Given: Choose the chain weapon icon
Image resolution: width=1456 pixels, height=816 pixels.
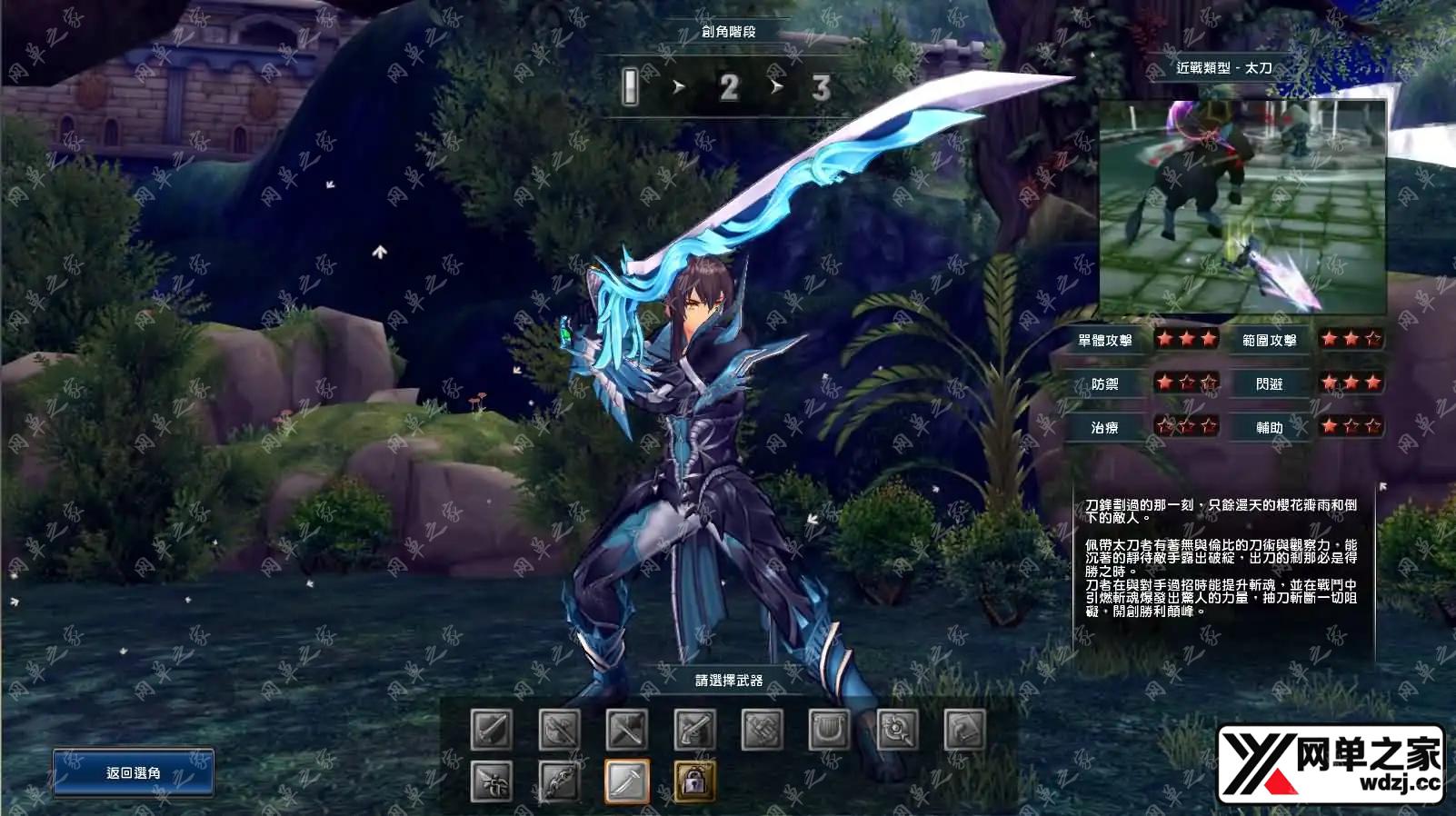Looking at the screenshot, I should (x=559, y=781).
